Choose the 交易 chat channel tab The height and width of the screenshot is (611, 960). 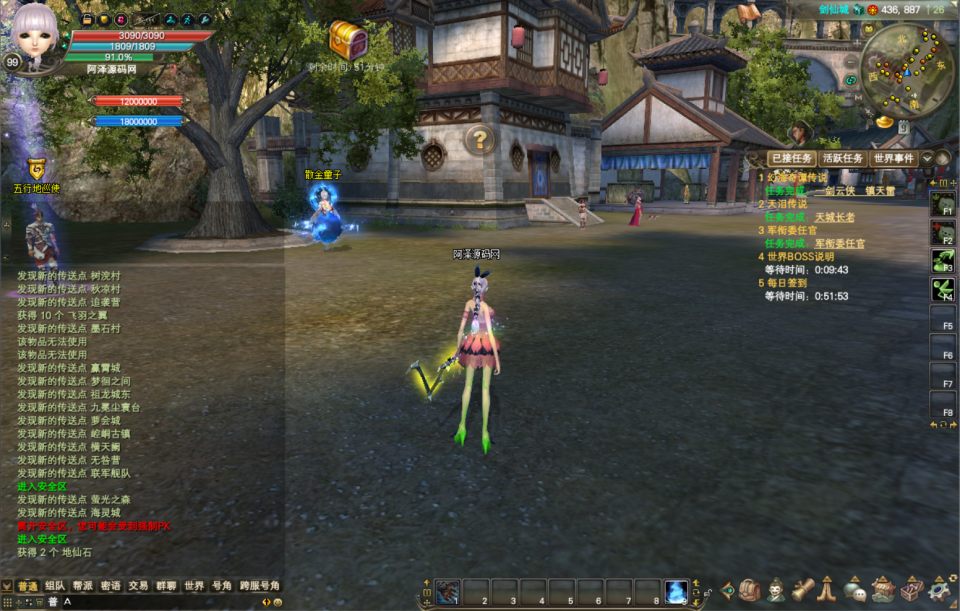[x=138, y=586]
